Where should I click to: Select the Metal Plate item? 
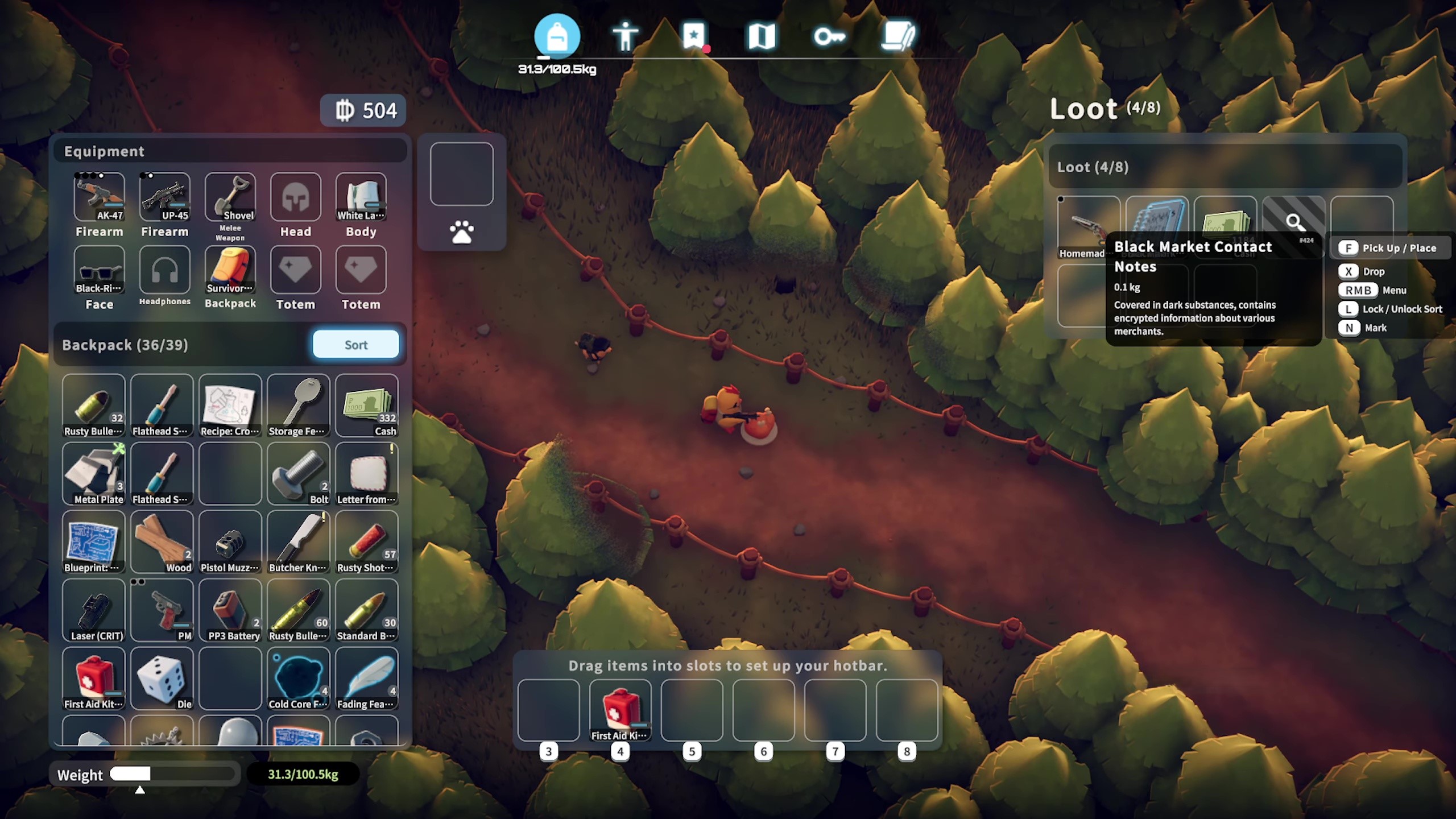(x=94, y=473)
